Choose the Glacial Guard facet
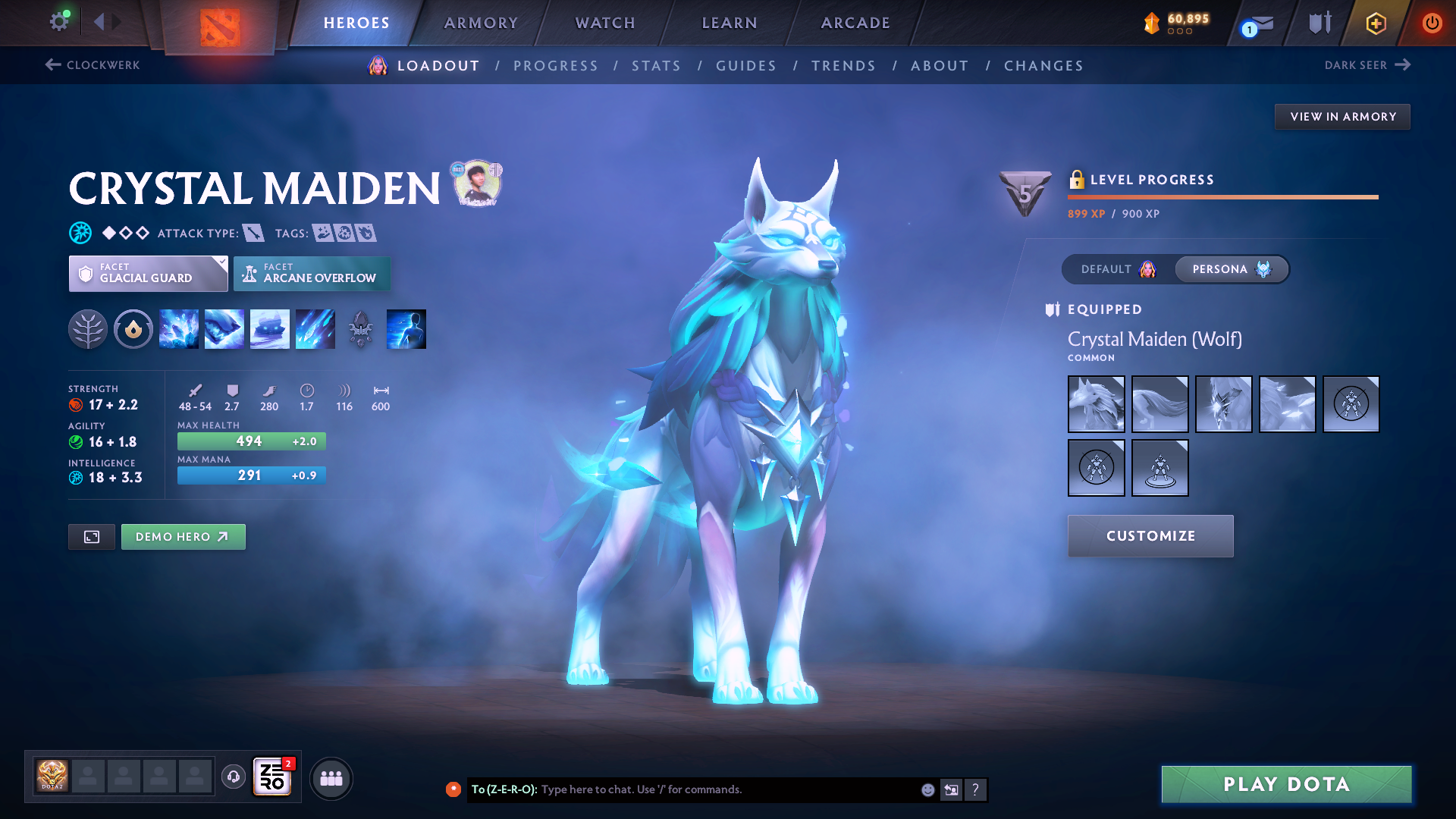The height and width of the screenshot is (819, 1456). (x=148, y=274)
